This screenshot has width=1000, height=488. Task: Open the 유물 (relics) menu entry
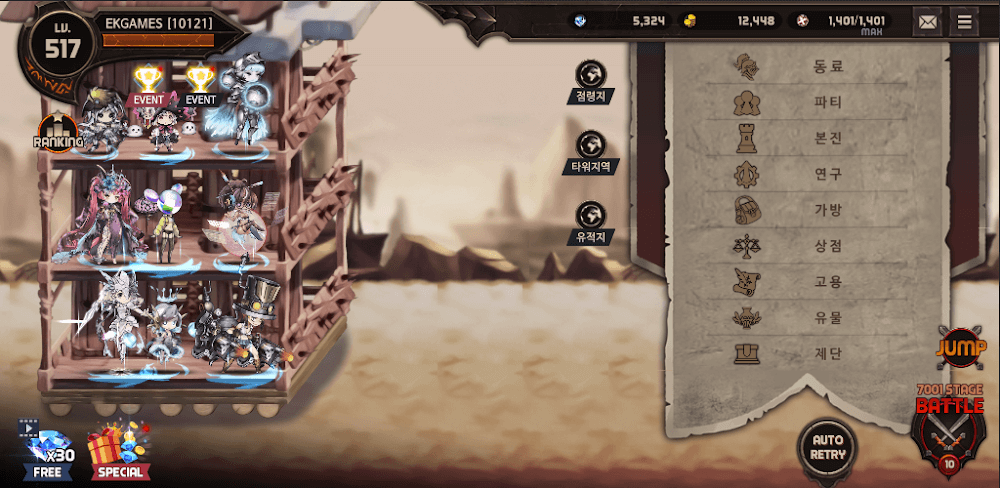(x=790, y=319)
